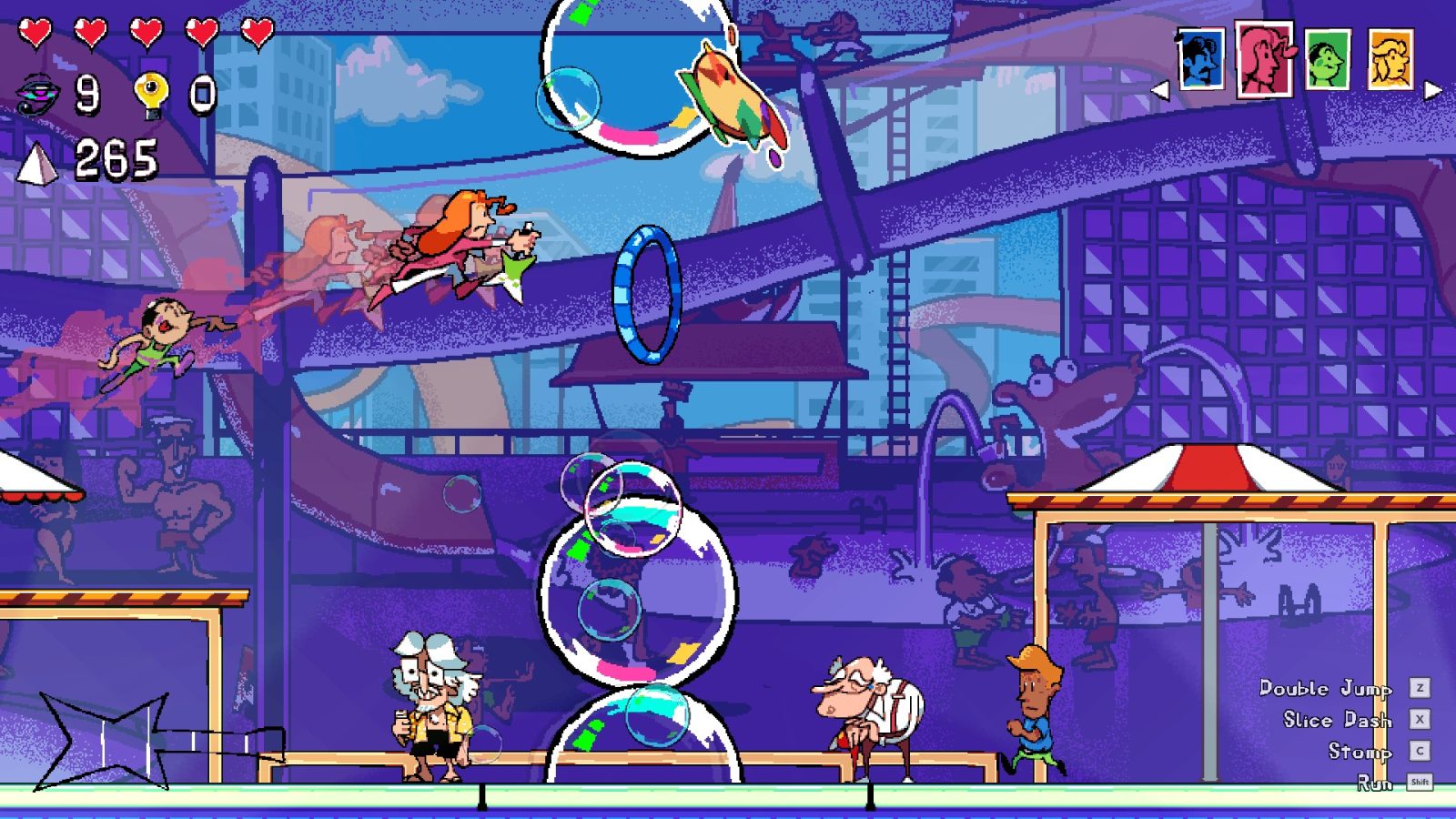This screenshot has height=819, width=1456.
Task: Click the first red heart icon
Action: [x=35, y=29]
